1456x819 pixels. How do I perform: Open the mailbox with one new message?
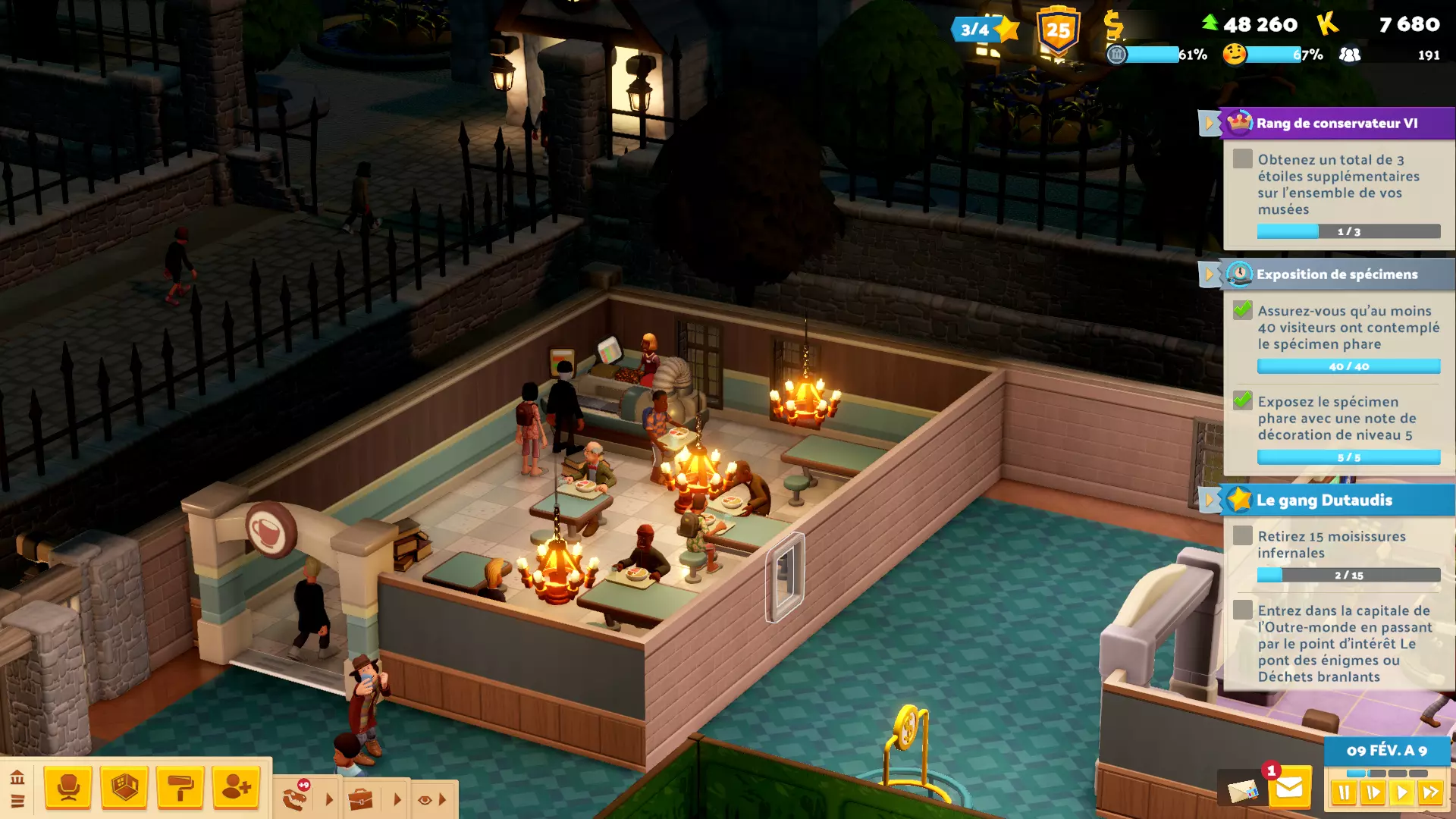click(1289, 789)
